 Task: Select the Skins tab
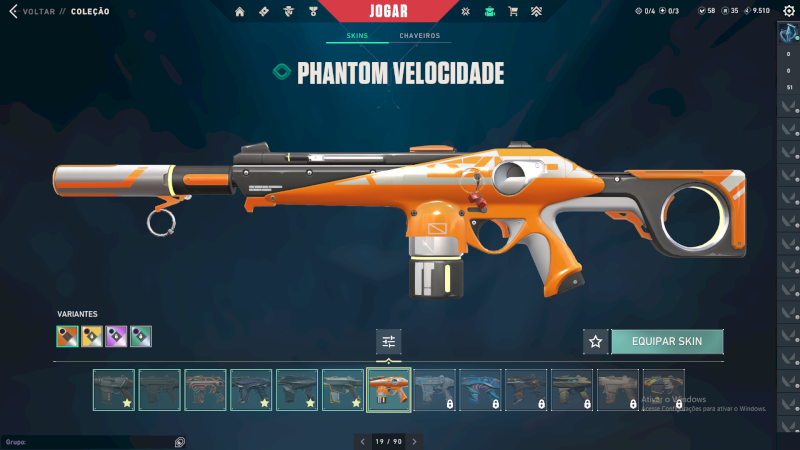click(x=357, y=36)
